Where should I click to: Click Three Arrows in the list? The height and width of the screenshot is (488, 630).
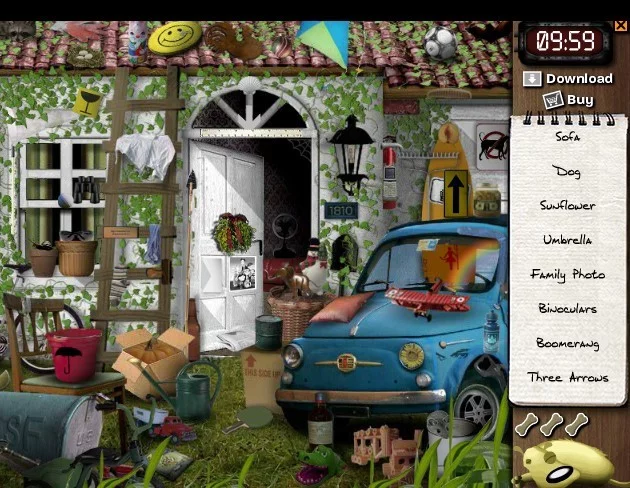click(567, 377)
